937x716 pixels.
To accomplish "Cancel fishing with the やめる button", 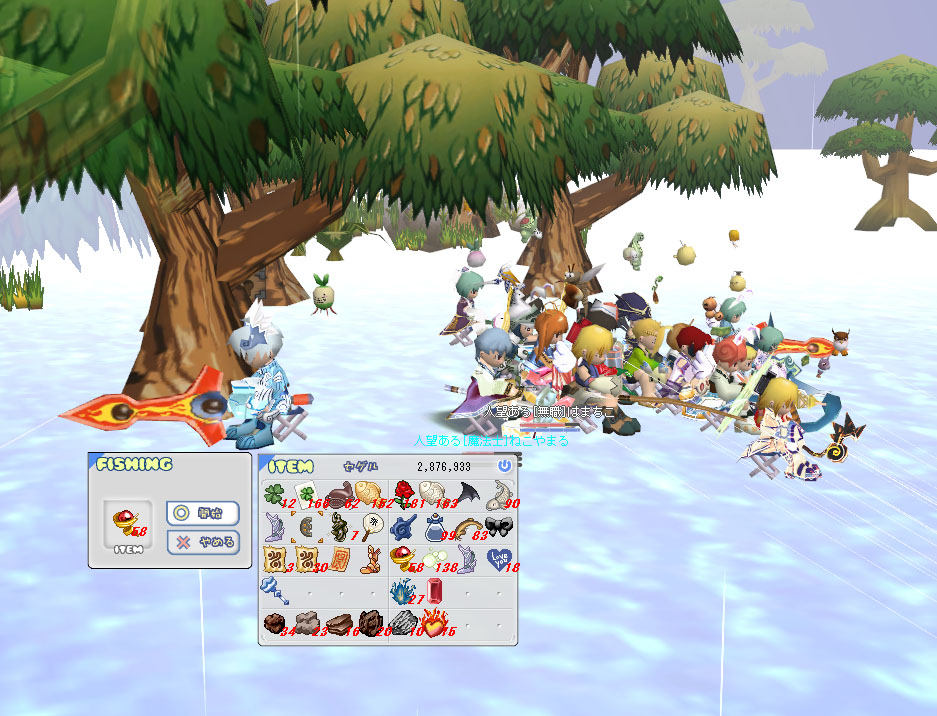I will (202, 543).
